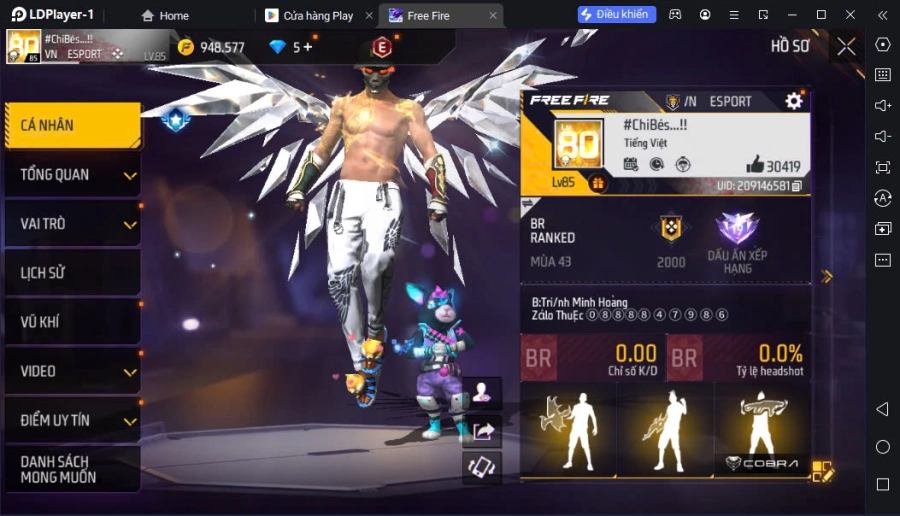The width and height of the screenshot is (900, 516).
Task: Edit the emote showcase layout
Action: pyautogui.click(x=822, y=470)
